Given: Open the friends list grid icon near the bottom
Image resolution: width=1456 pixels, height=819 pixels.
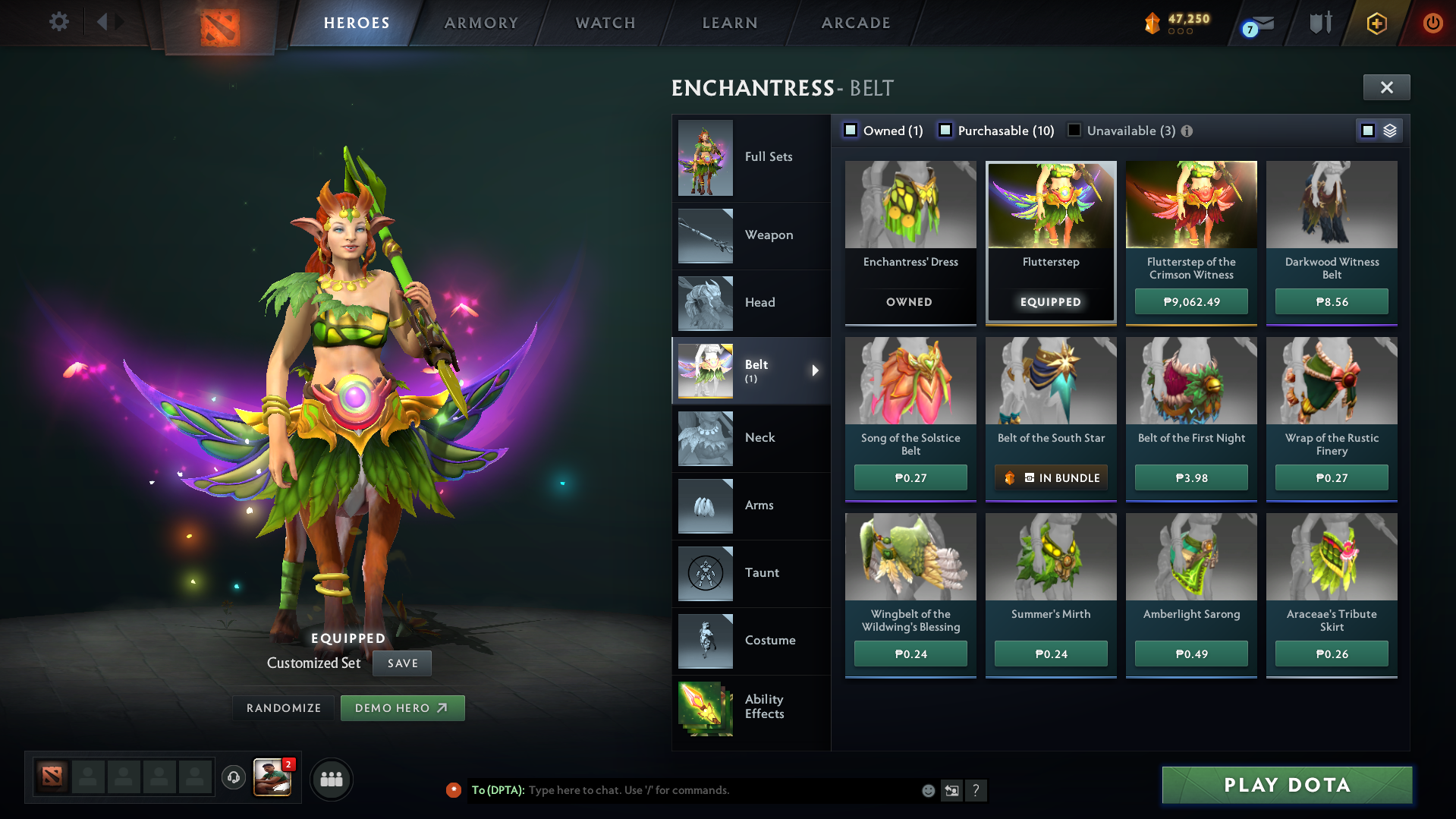Looking at the screenshot, I should (332, 779).
